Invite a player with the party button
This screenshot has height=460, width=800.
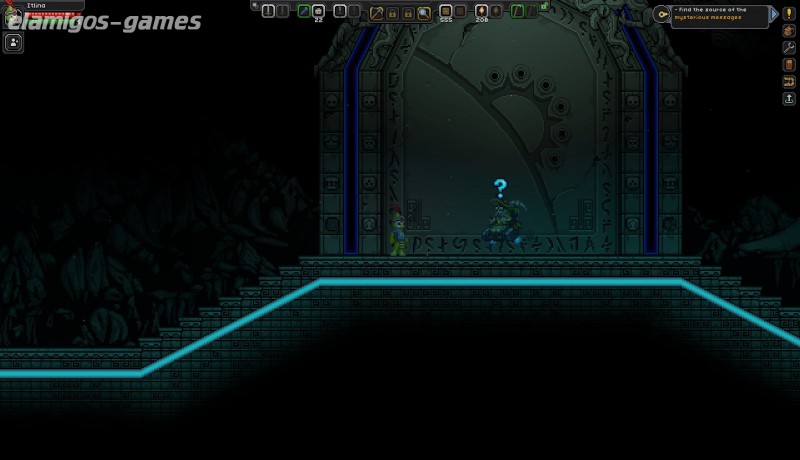pos(14,42)
